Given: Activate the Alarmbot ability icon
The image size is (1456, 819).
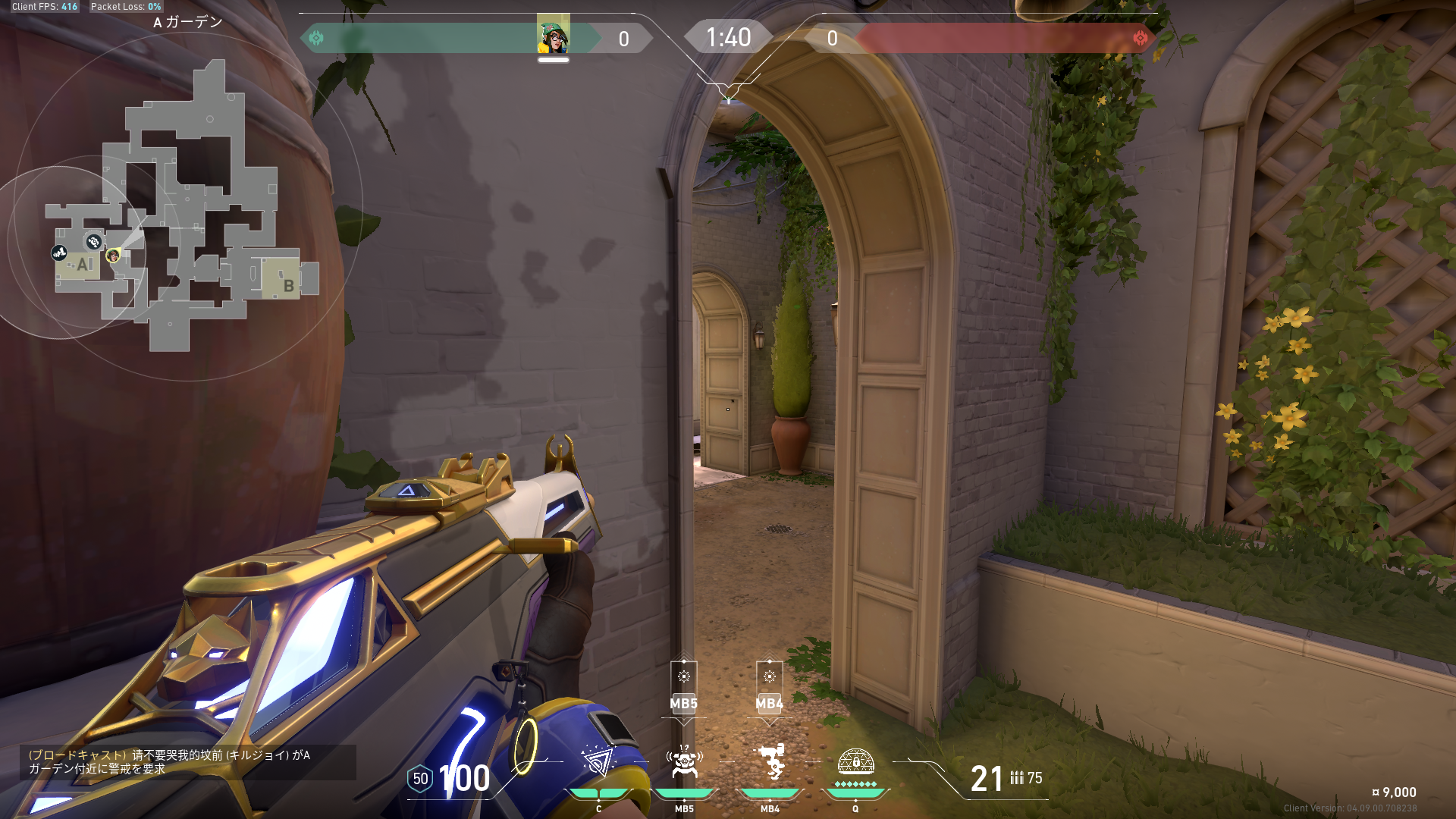Looking at the screenshot, I should [x=684, y=761].
